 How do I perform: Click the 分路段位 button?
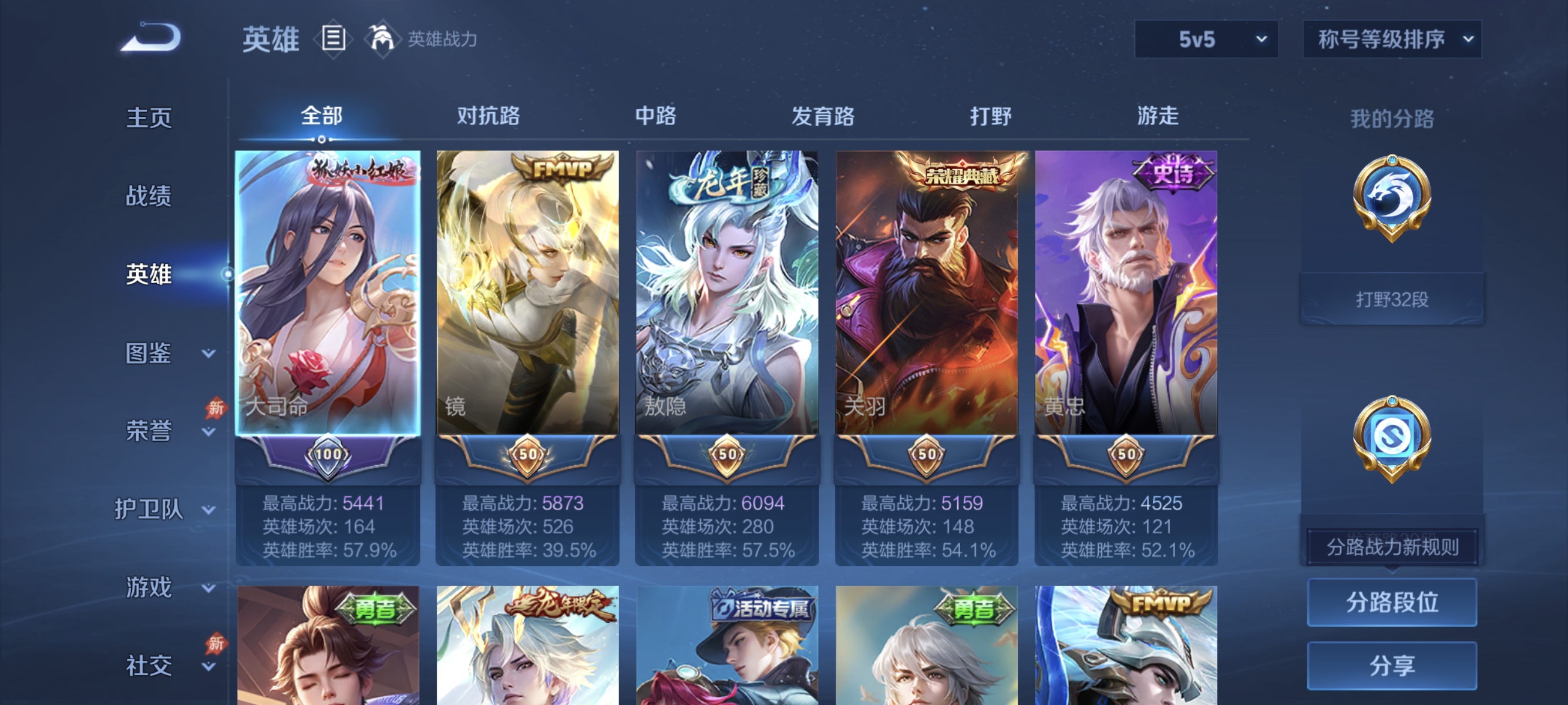(1392, 603)
